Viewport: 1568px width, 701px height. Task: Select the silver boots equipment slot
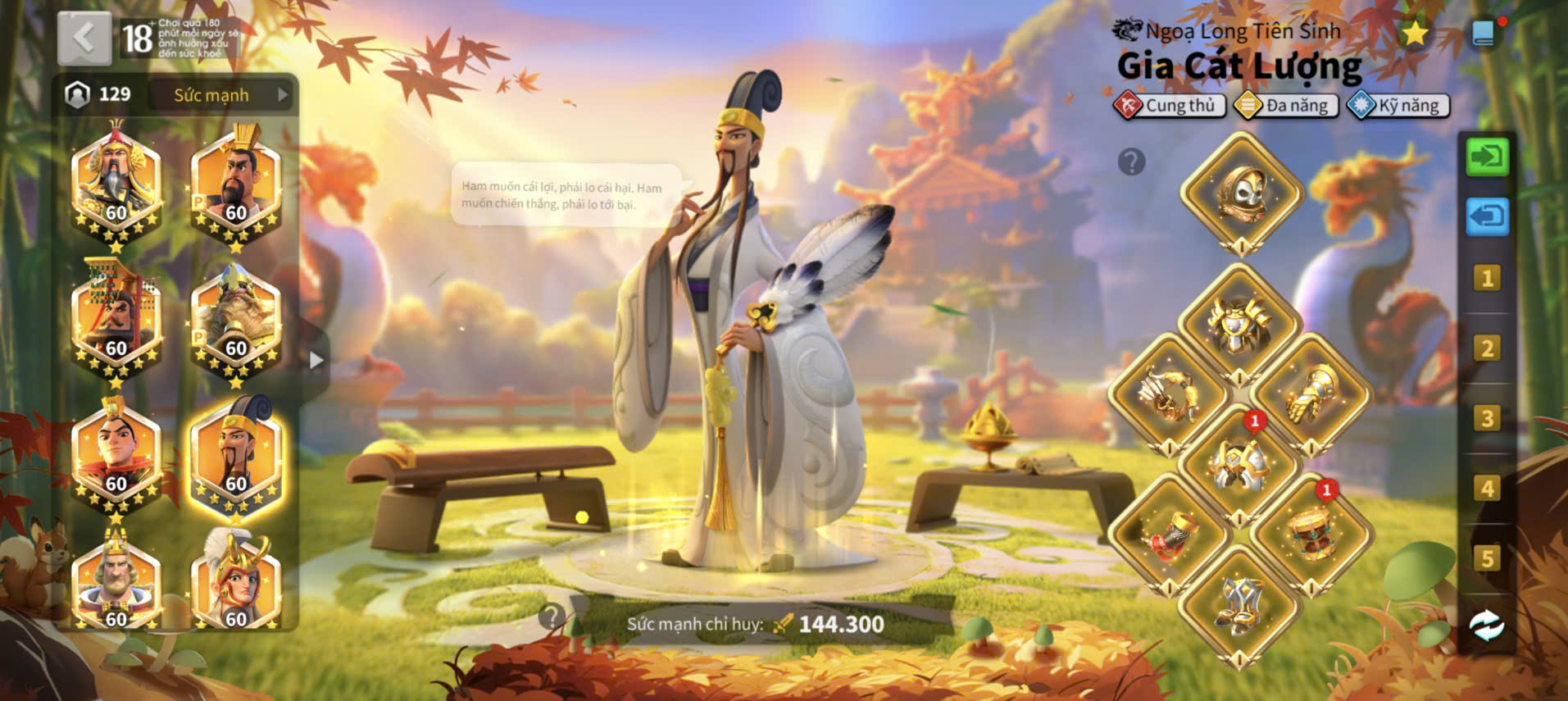pos(1240,605)
